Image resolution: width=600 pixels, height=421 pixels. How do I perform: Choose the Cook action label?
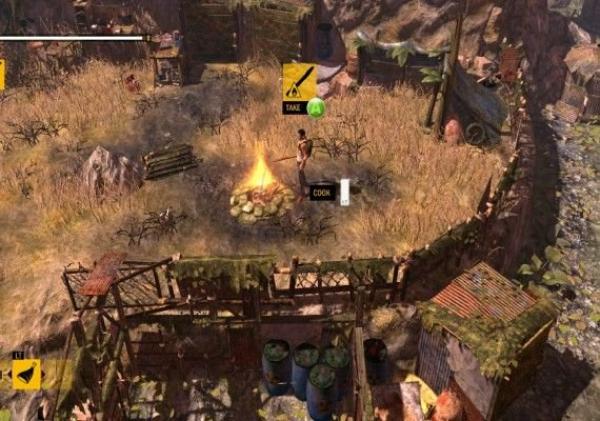(321, 193)
